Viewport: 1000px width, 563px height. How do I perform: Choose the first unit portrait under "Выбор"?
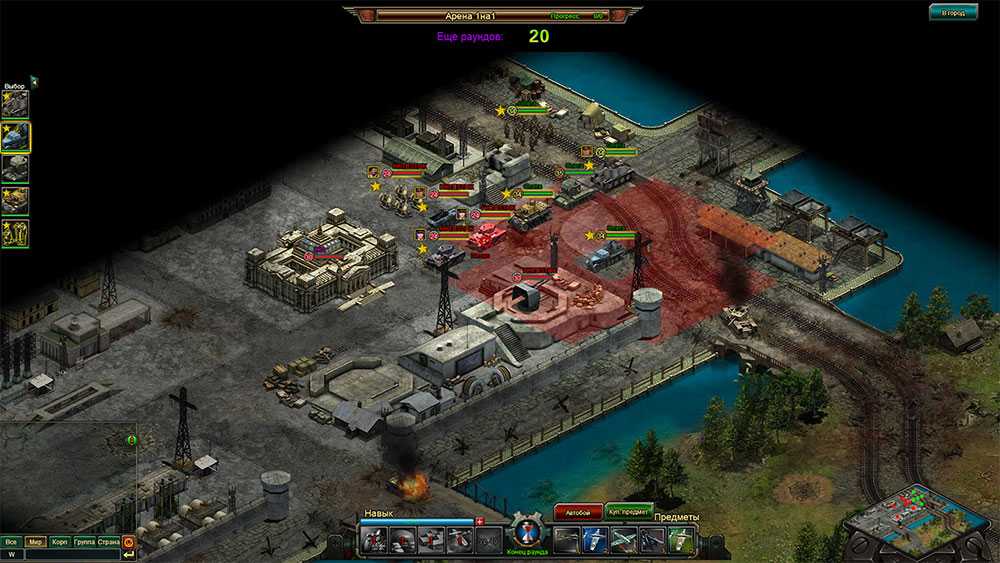[15, 103]
